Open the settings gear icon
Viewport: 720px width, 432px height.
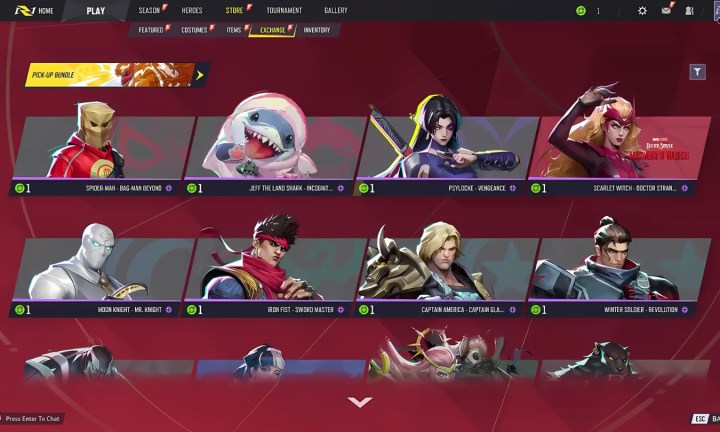[x=642, y=10]
